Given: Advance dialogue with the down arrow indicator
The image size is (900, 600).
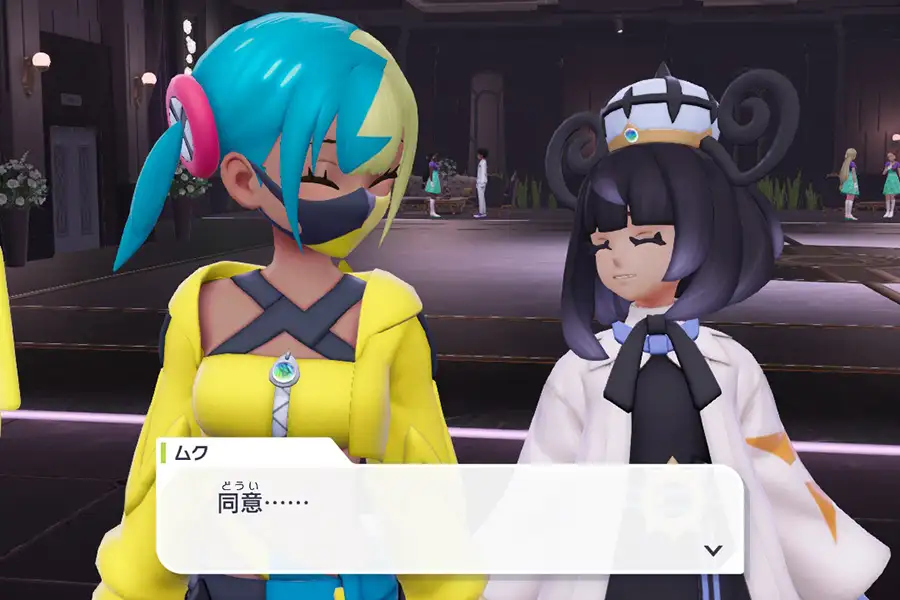Looking at the screenshot, I should pyautogui.click(x=712, y=549).
